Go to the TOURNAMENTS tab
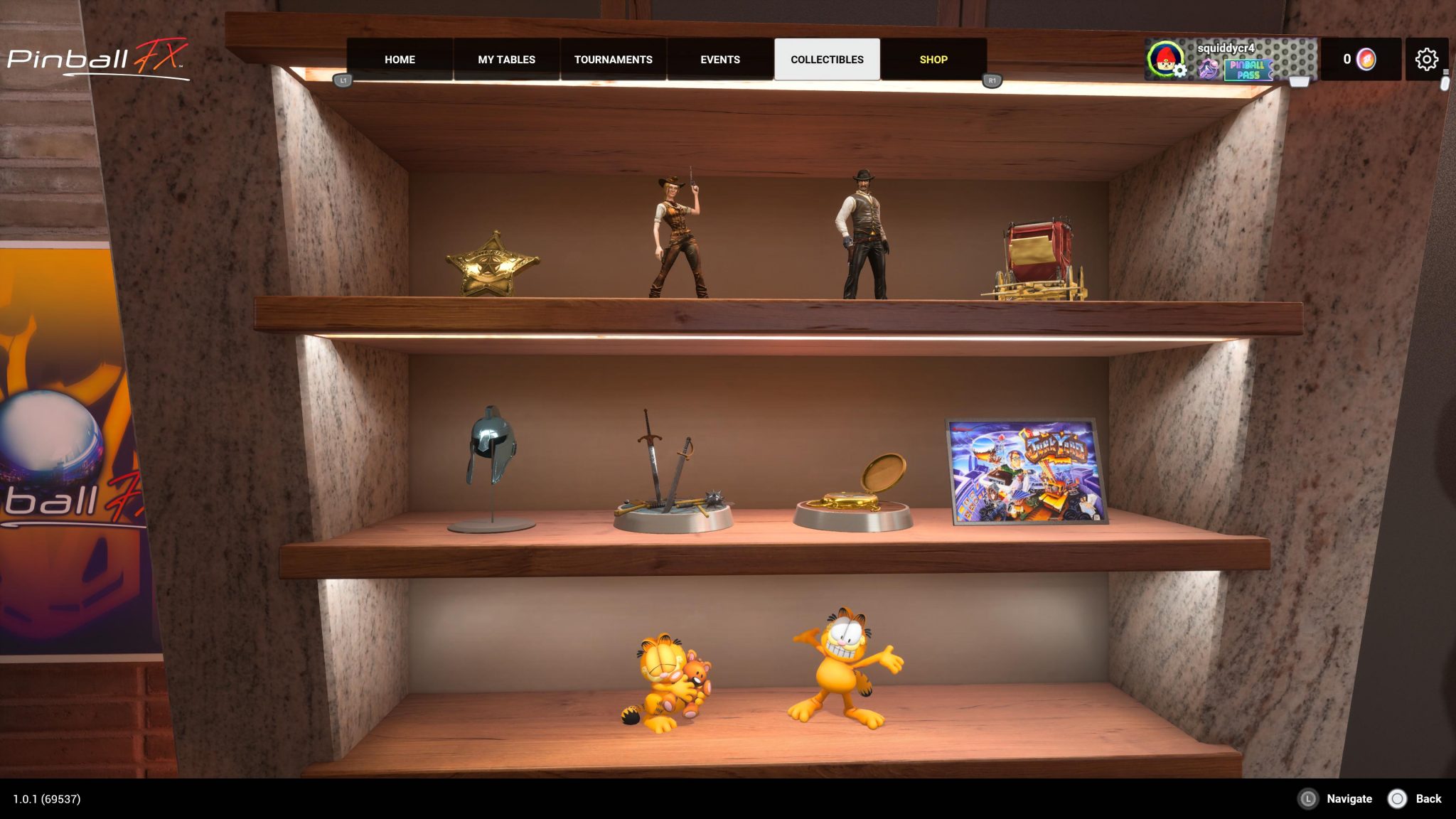 [x=614, y=60]
